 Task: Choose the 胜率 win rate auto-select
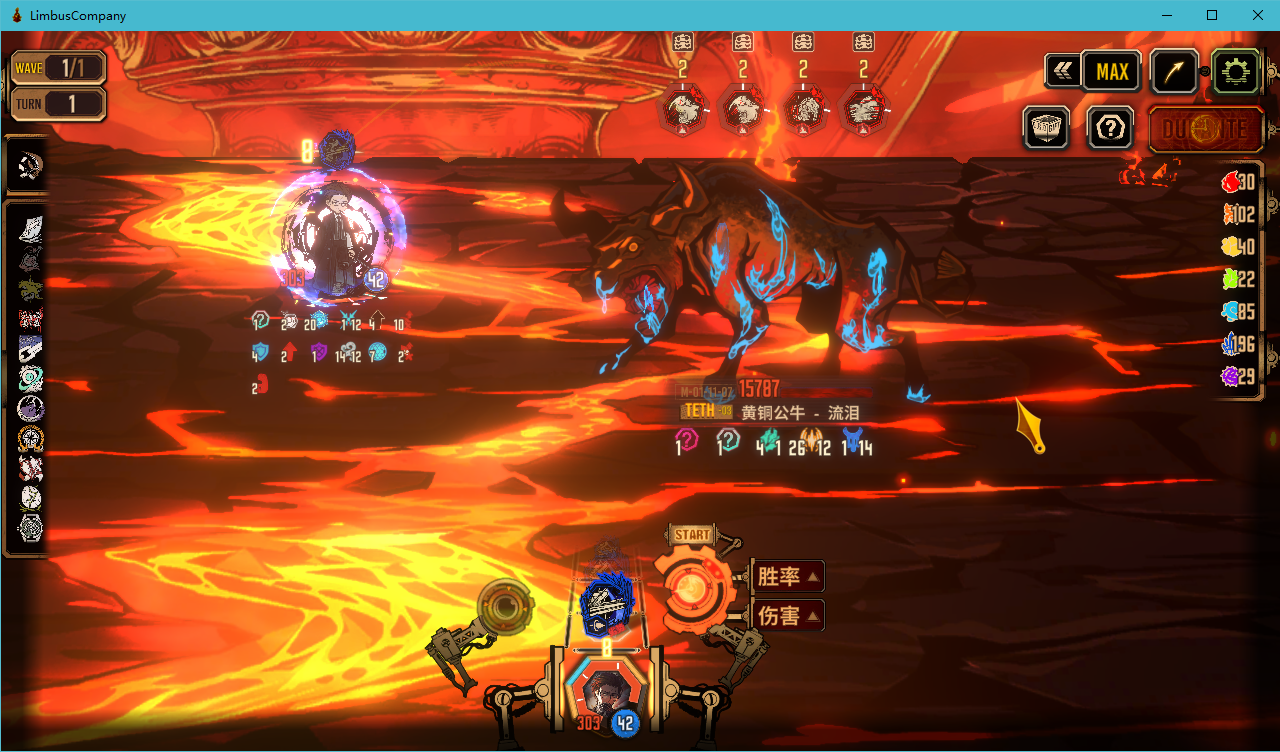[x=787, y=576]
